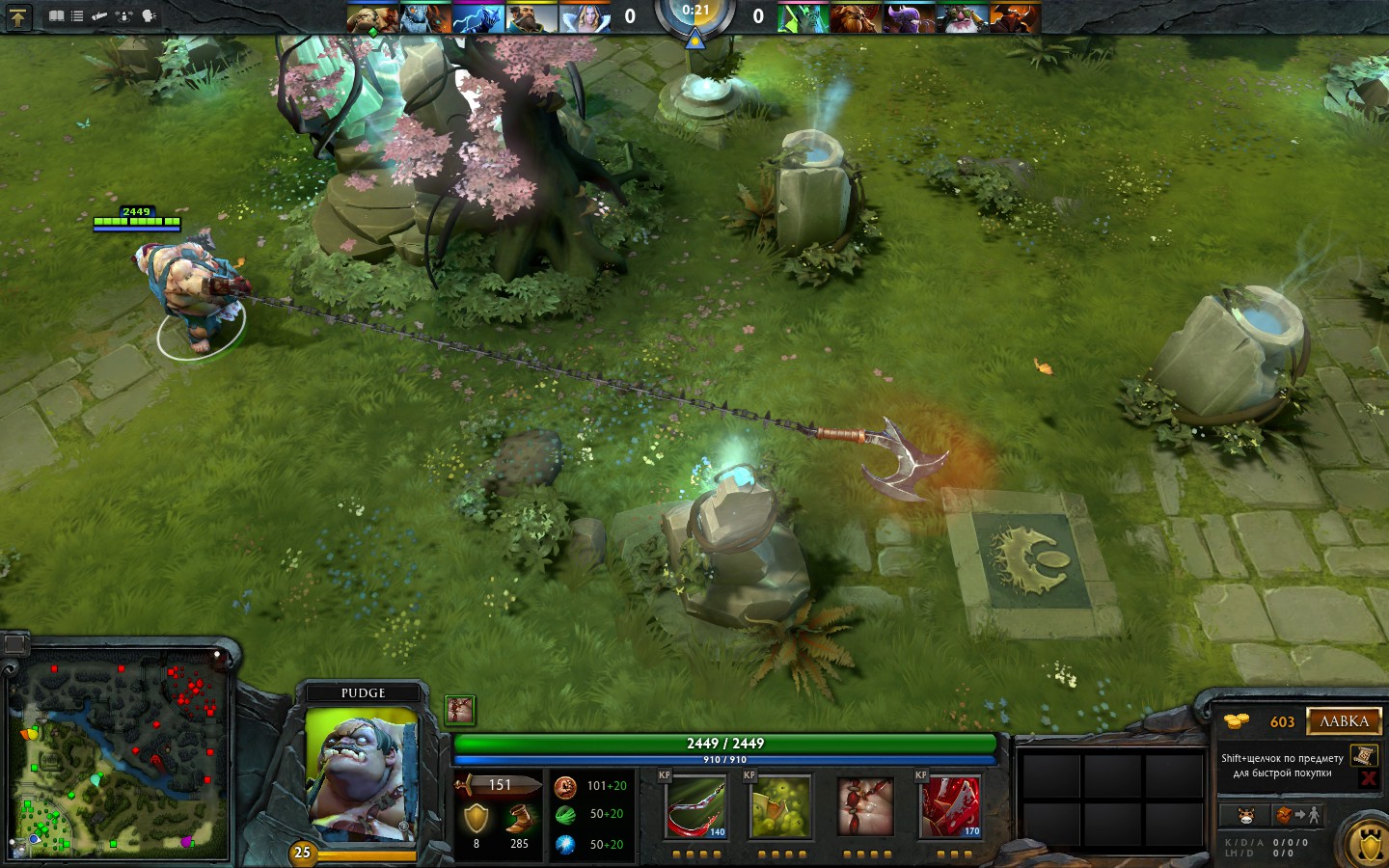Select the Flesh Heap passive icon
The width and height of the screenshot is (1389, 868).
(865, 807)
